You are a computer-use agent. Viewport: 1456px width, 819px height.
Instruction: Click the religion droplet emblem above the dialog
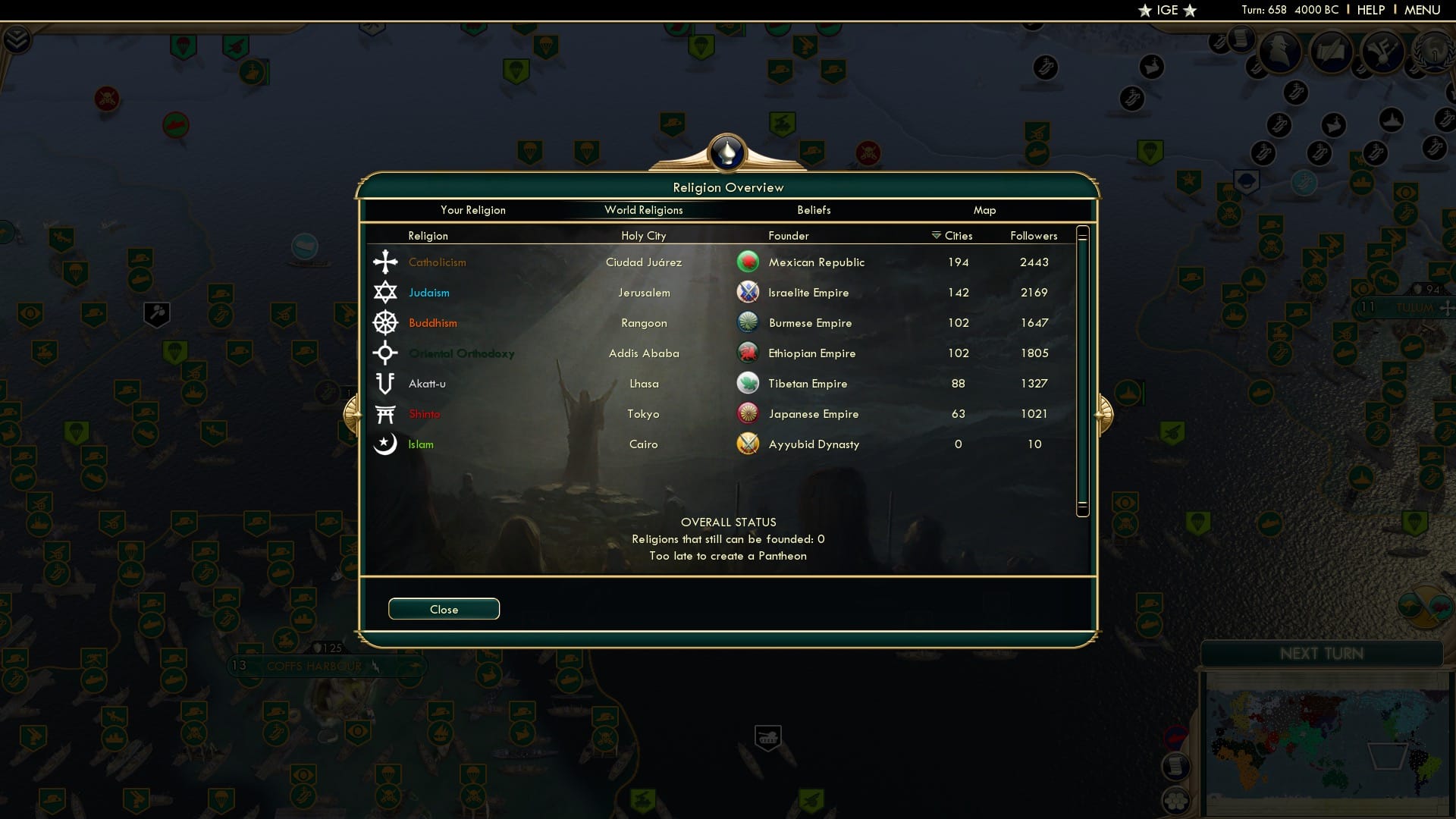[x=727, y=152]
